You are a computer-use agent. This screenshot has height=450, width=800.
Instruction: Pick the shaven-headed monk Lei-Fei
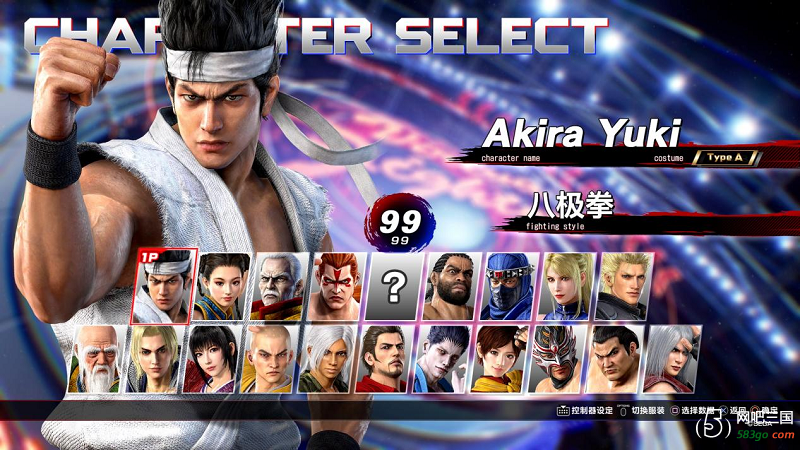[269, 359]
